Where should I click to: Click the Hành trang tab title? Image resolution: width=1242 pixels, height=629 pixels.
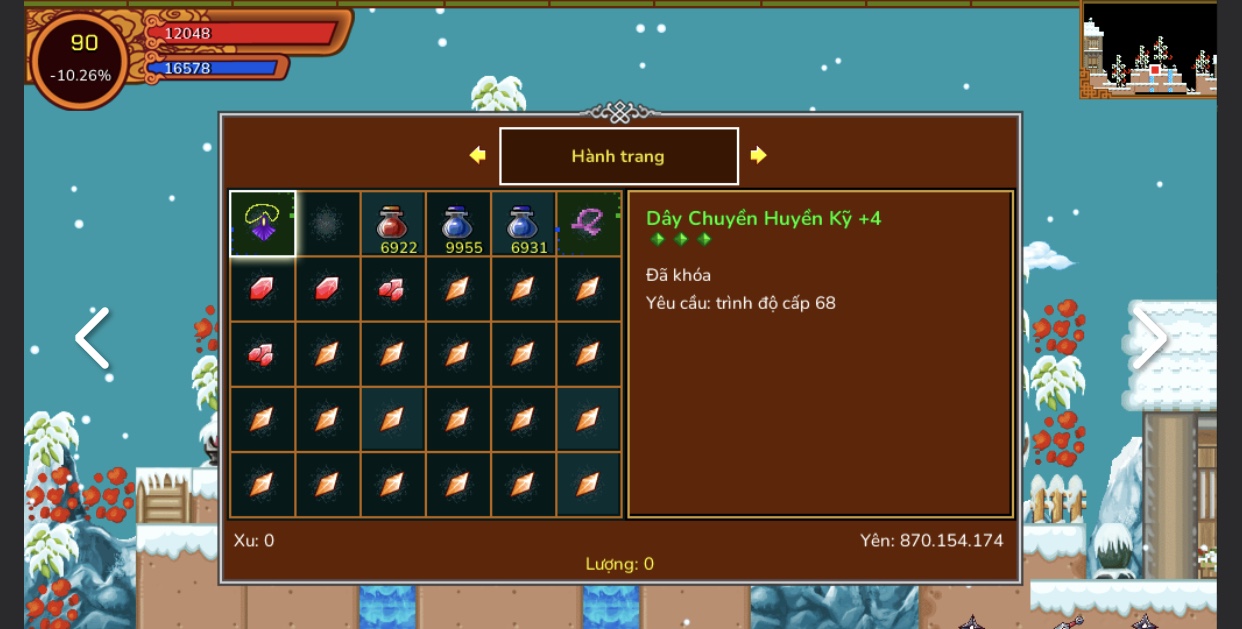618,156
